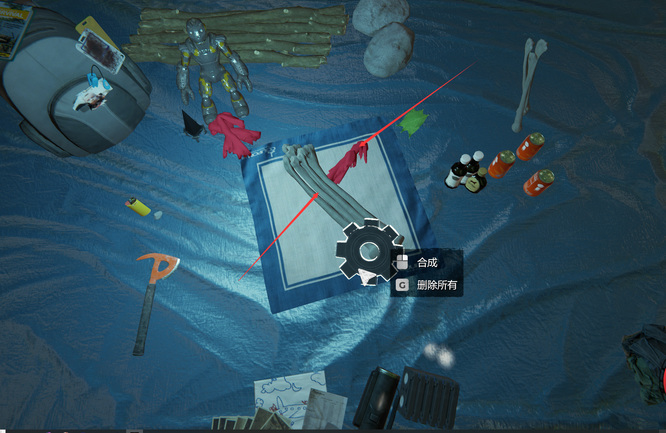Pick the yellow lighter from the inventory
Viewport: 666px width, 433px height.
click(138, 207)
